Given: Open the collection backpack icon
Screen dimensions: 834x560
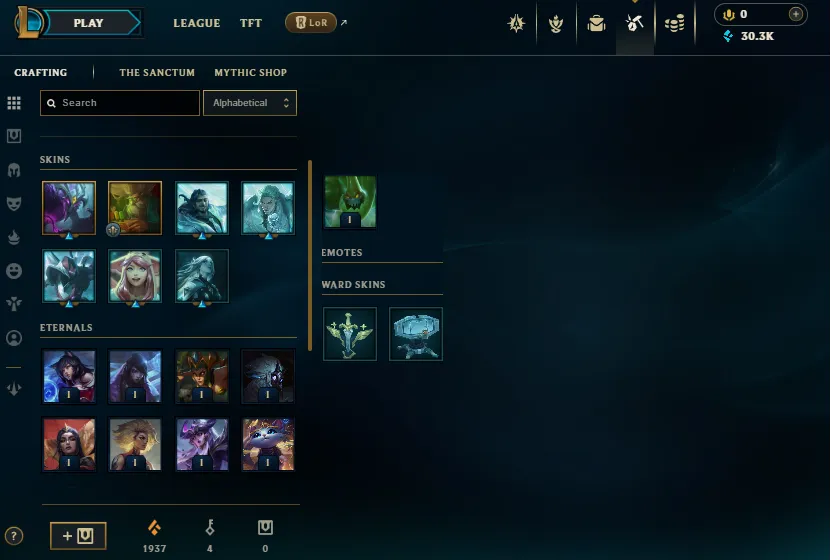Looking at the screenshot, I should click(597, 24).
